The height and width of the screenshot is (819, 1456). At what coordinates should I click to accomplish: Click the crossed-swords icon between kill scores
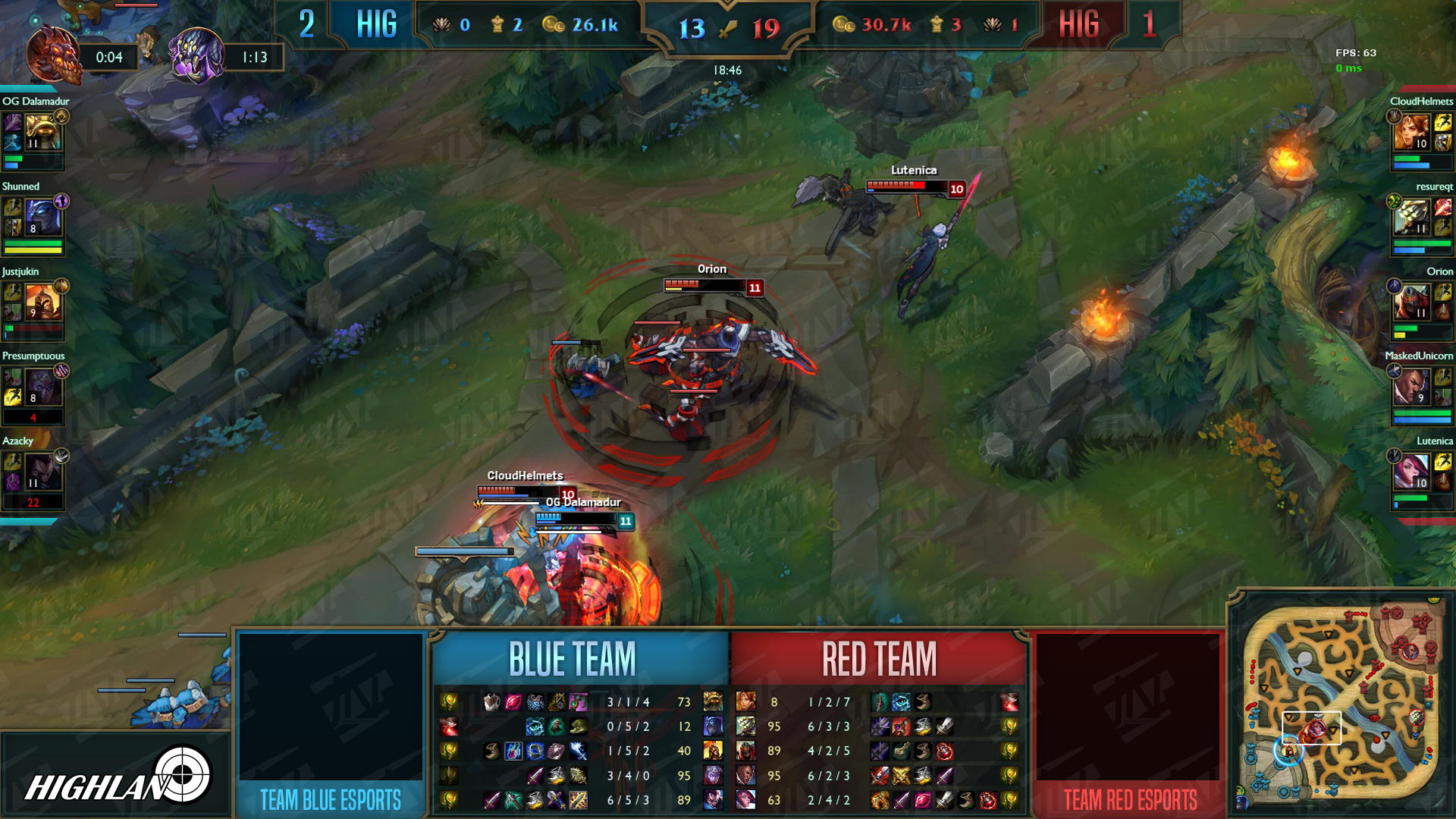click(728, 30)
